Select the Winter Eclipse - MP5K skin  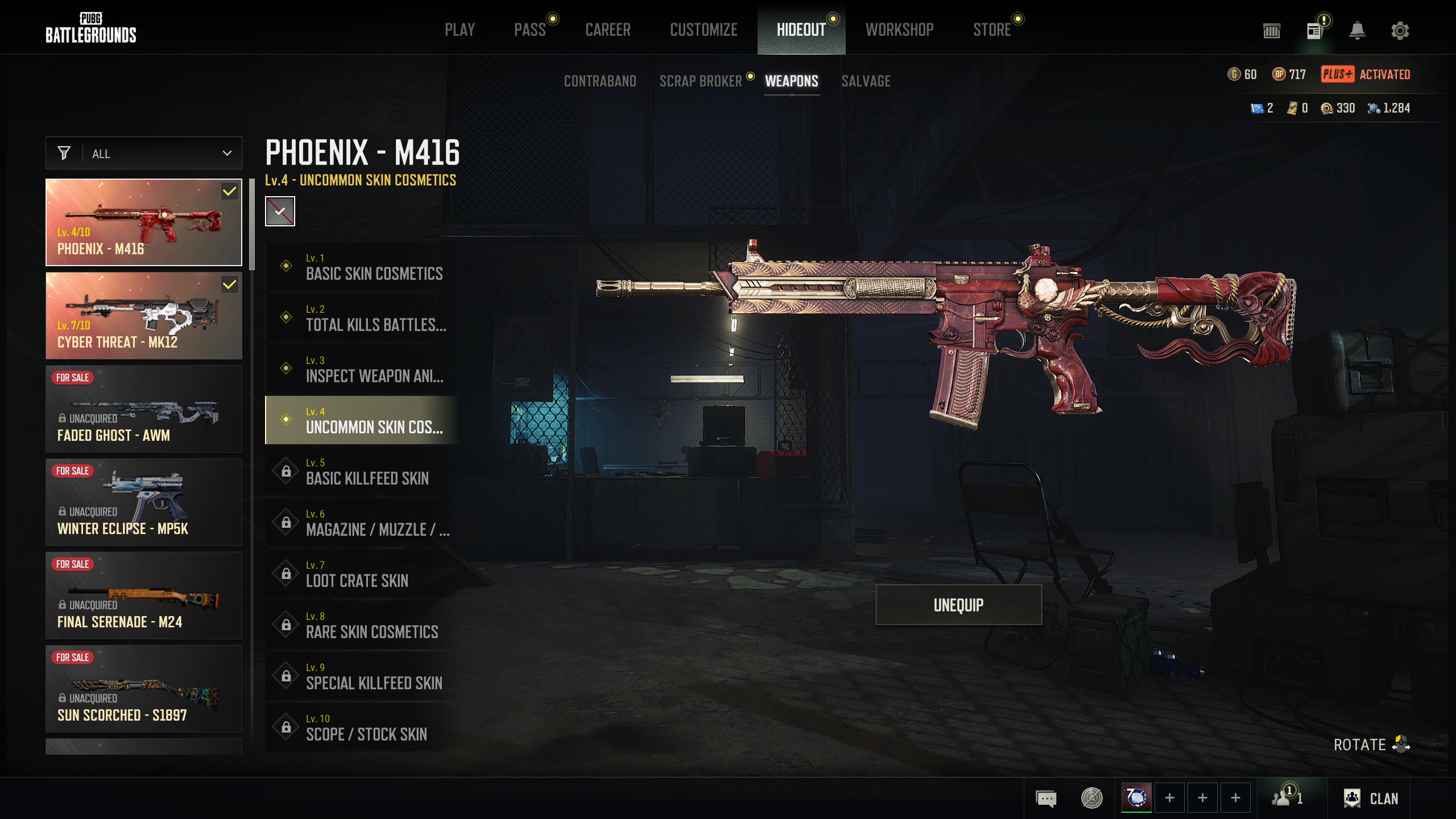(144, 502)
